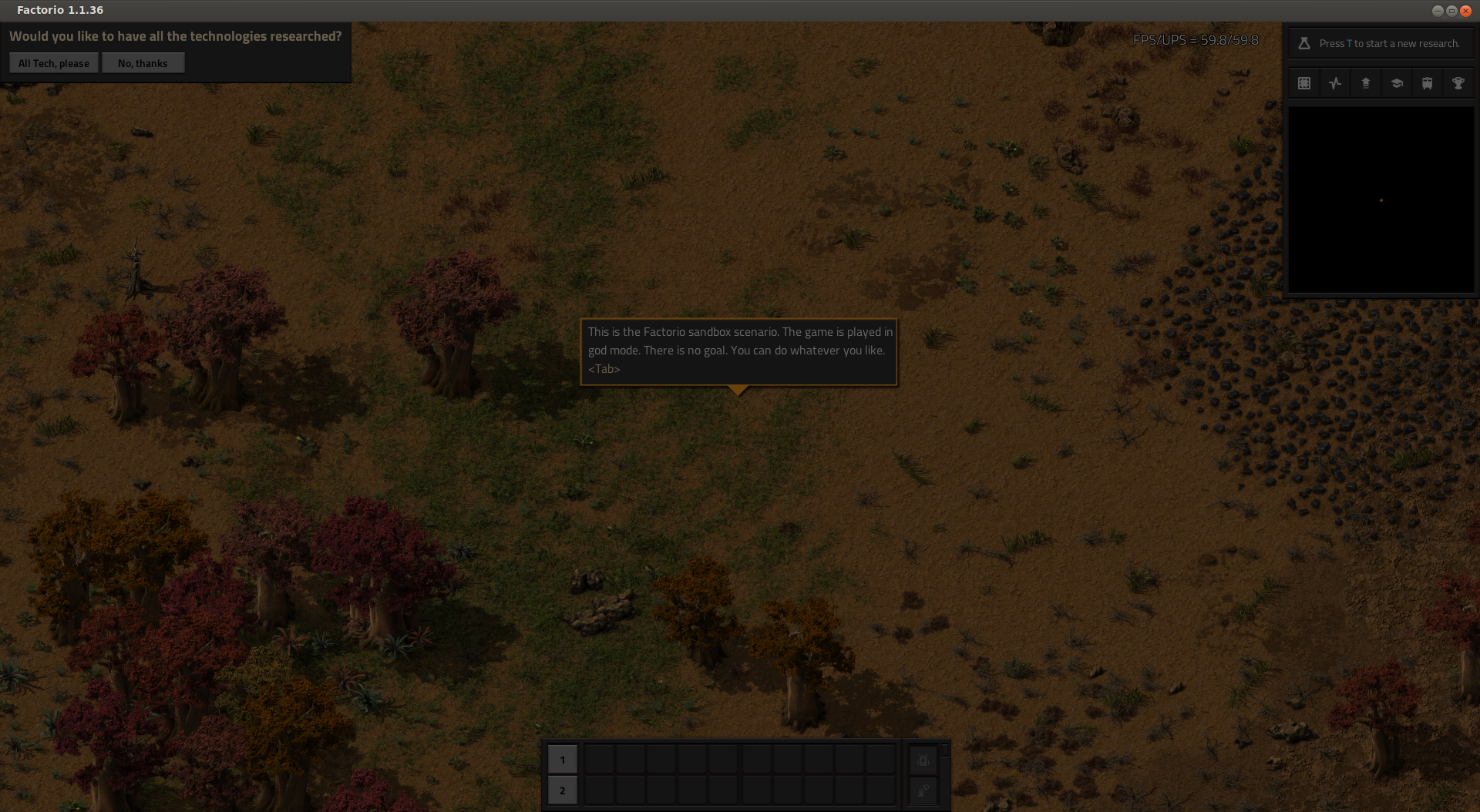Dismiss the sandbox scenario message box
1480x812 pixels.
tap(738, 351)
